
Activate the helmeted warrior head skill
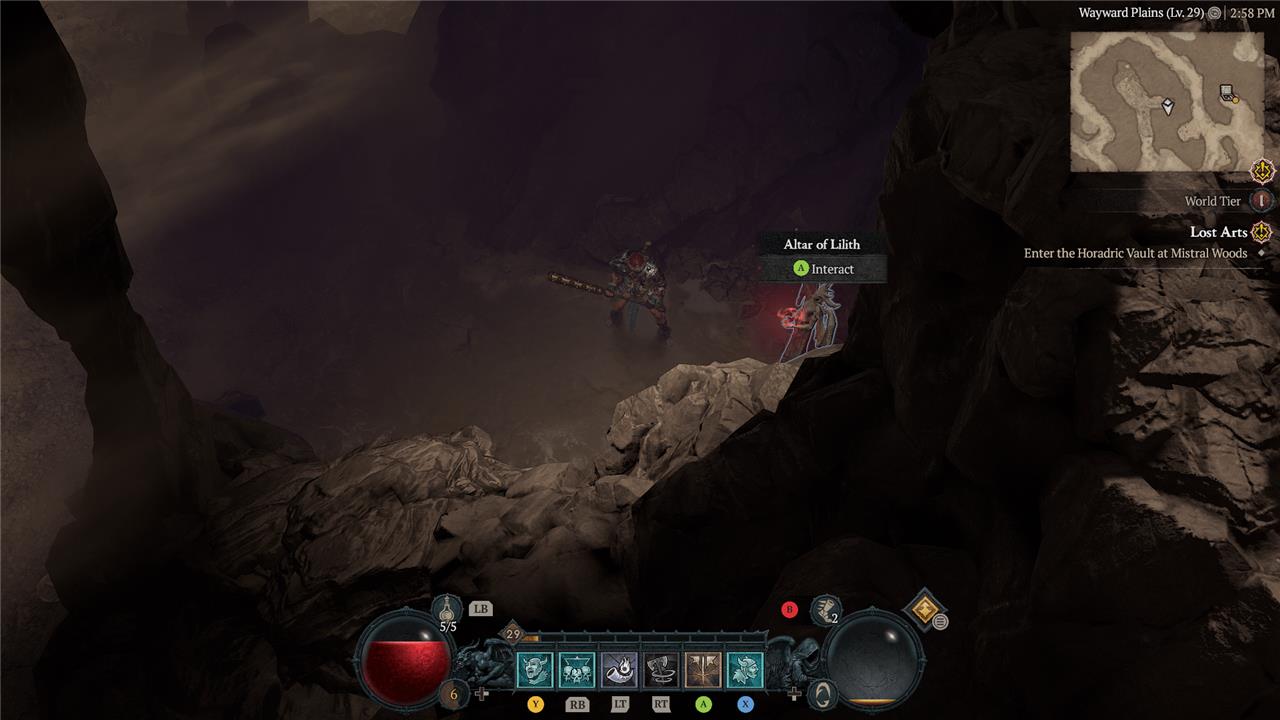point(745,669)
